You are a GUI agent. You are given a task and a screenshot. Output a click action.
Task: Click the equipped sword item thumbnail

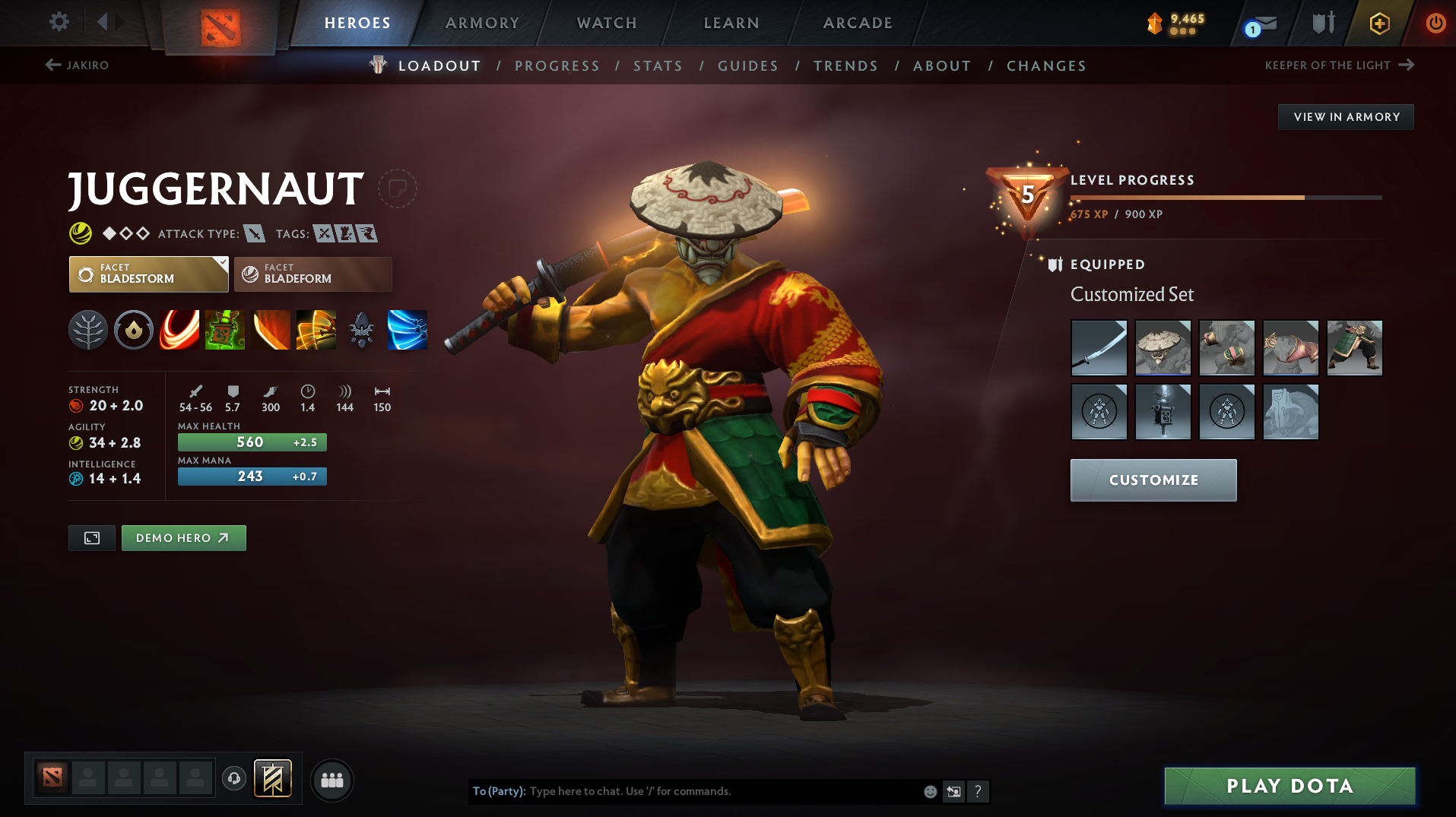[1099, 347]
